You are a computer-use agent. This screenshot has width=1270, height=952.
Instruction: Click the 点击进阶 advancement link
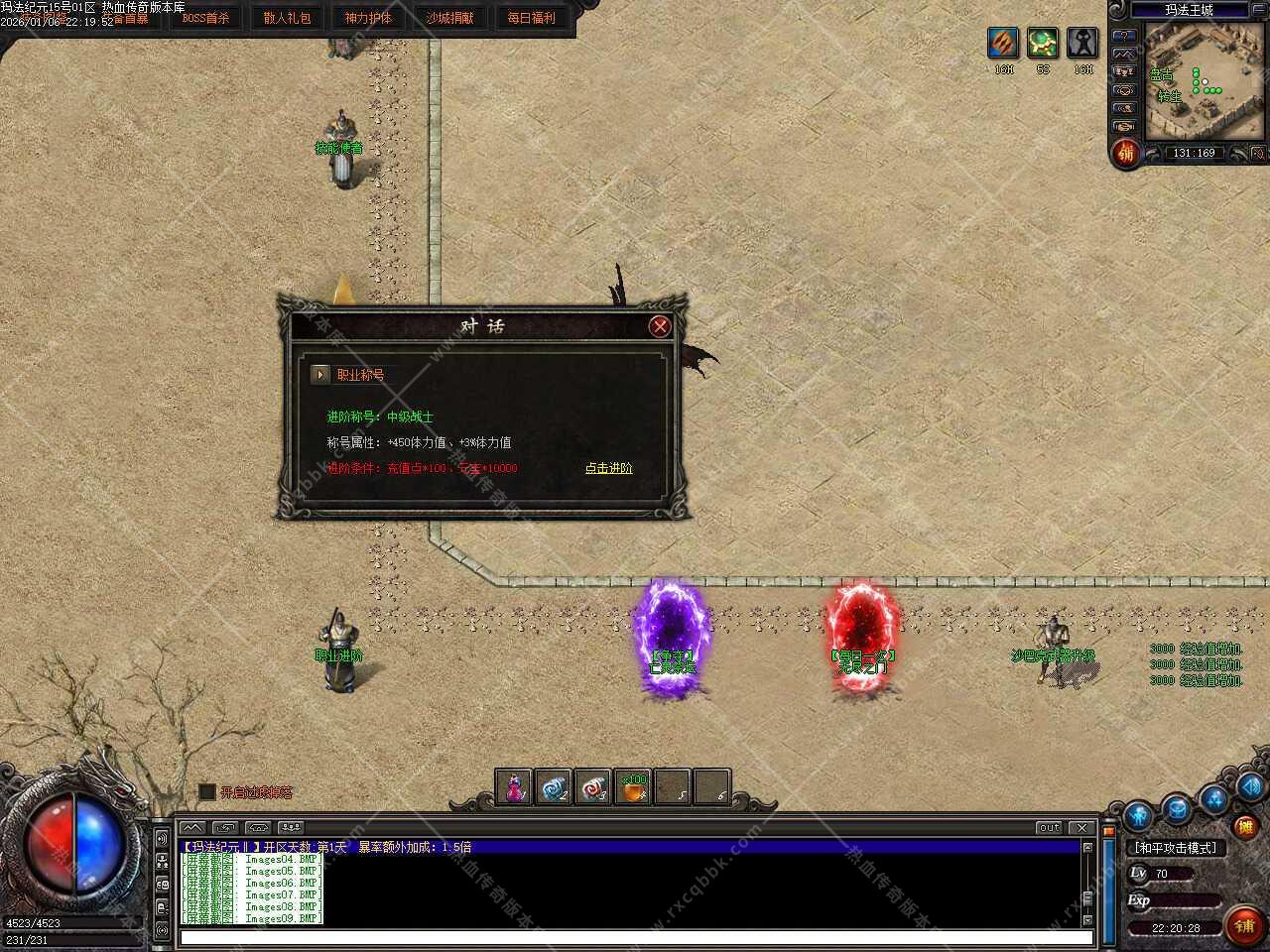click(x=608, y=468)
